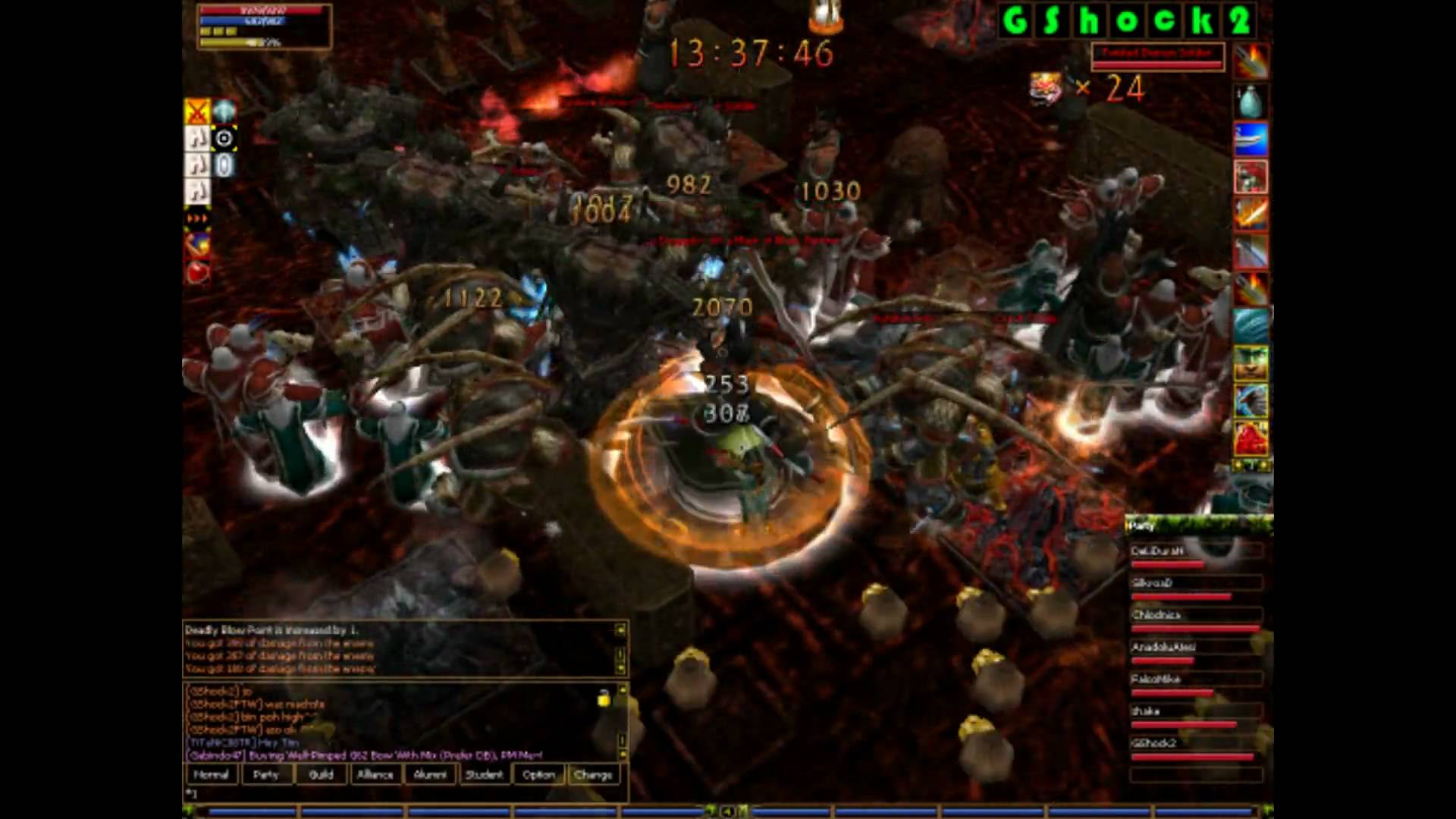Activate the teal swirl skill icon
This screenshot has height=819, width=1456.
[x=1250, y=325]
